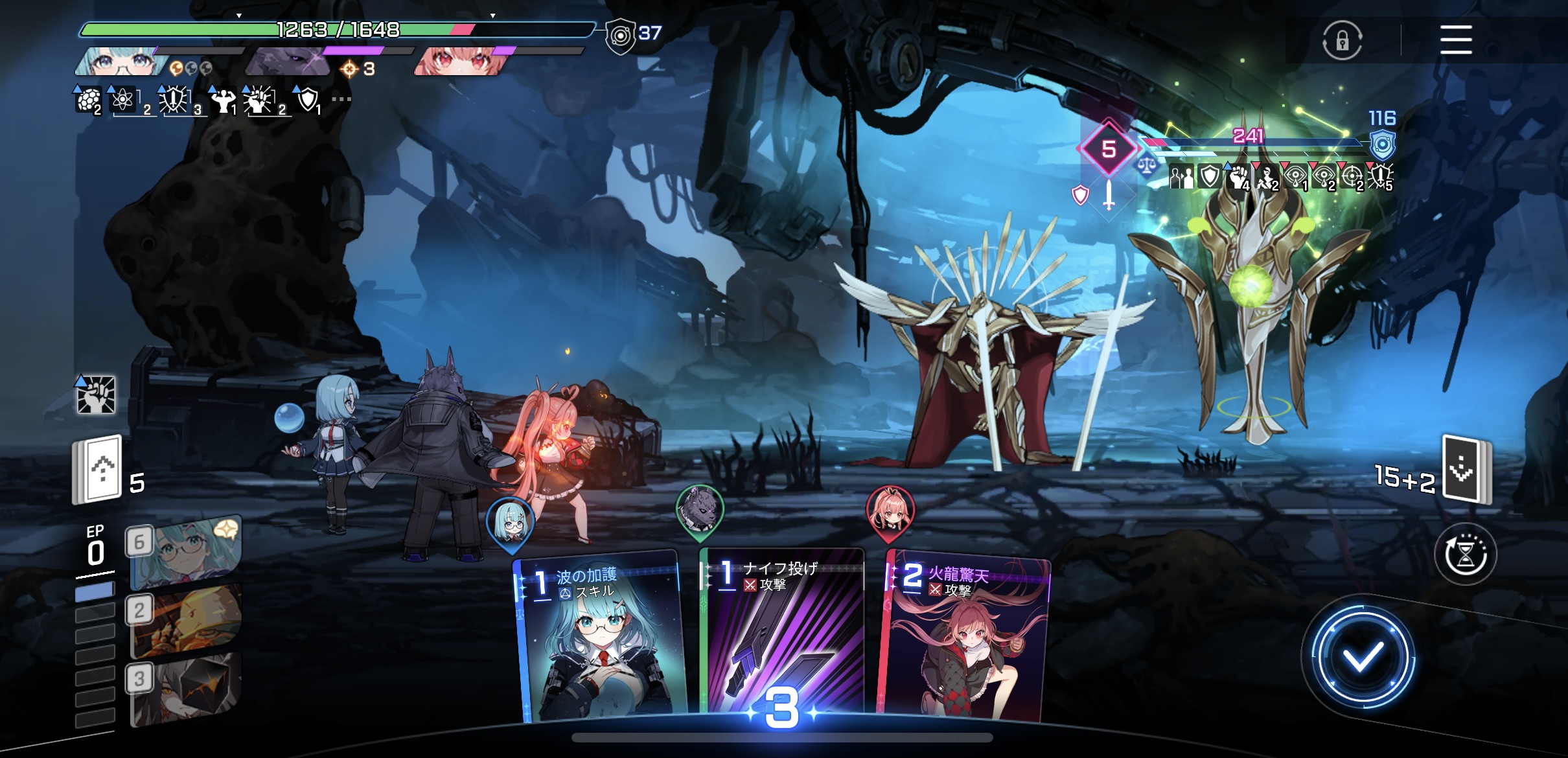Expand the player buff list ellipsis
The height and width of the screenshot is (758, 1568).
341,99
